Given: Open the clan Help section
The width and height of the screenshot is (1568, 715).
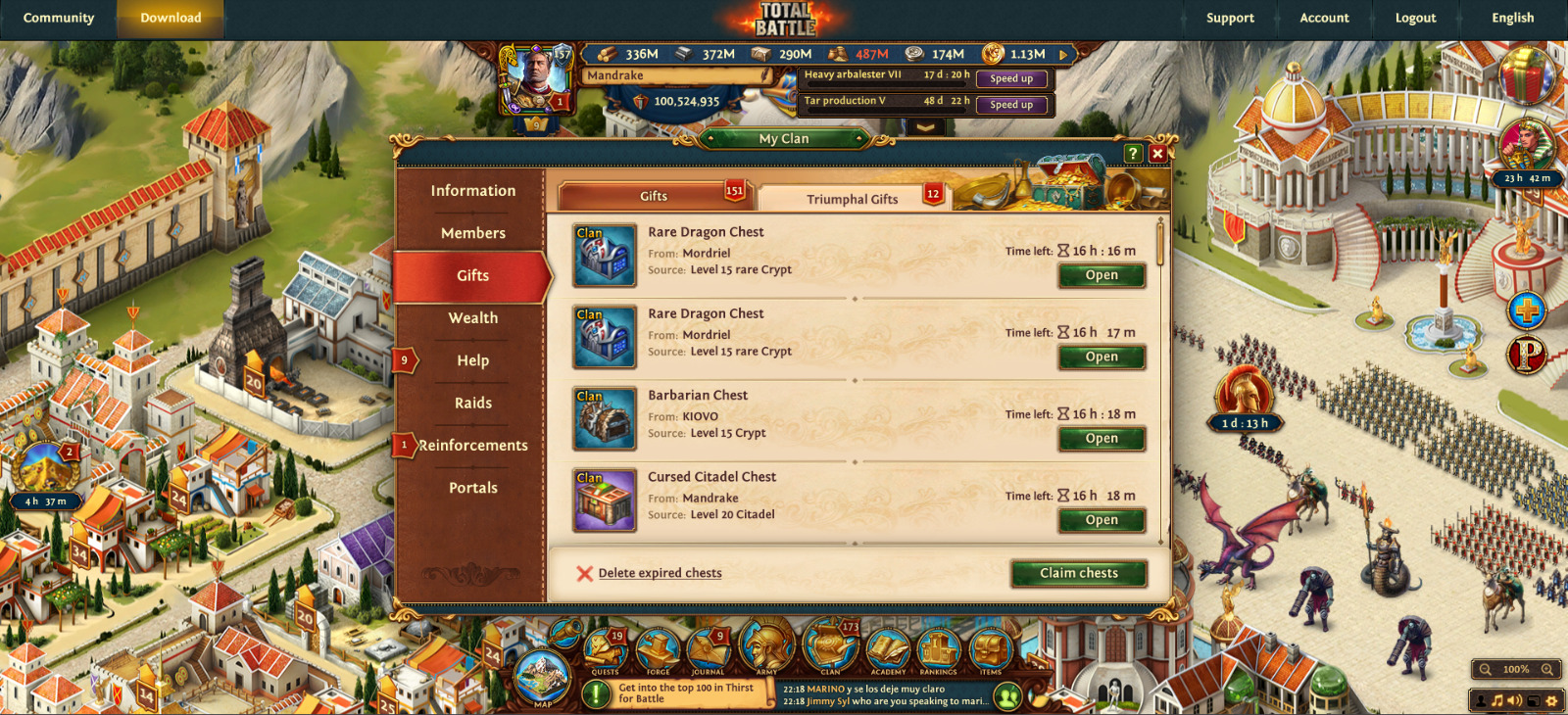Looking at the screenshot, I should [x=472, y=360].
